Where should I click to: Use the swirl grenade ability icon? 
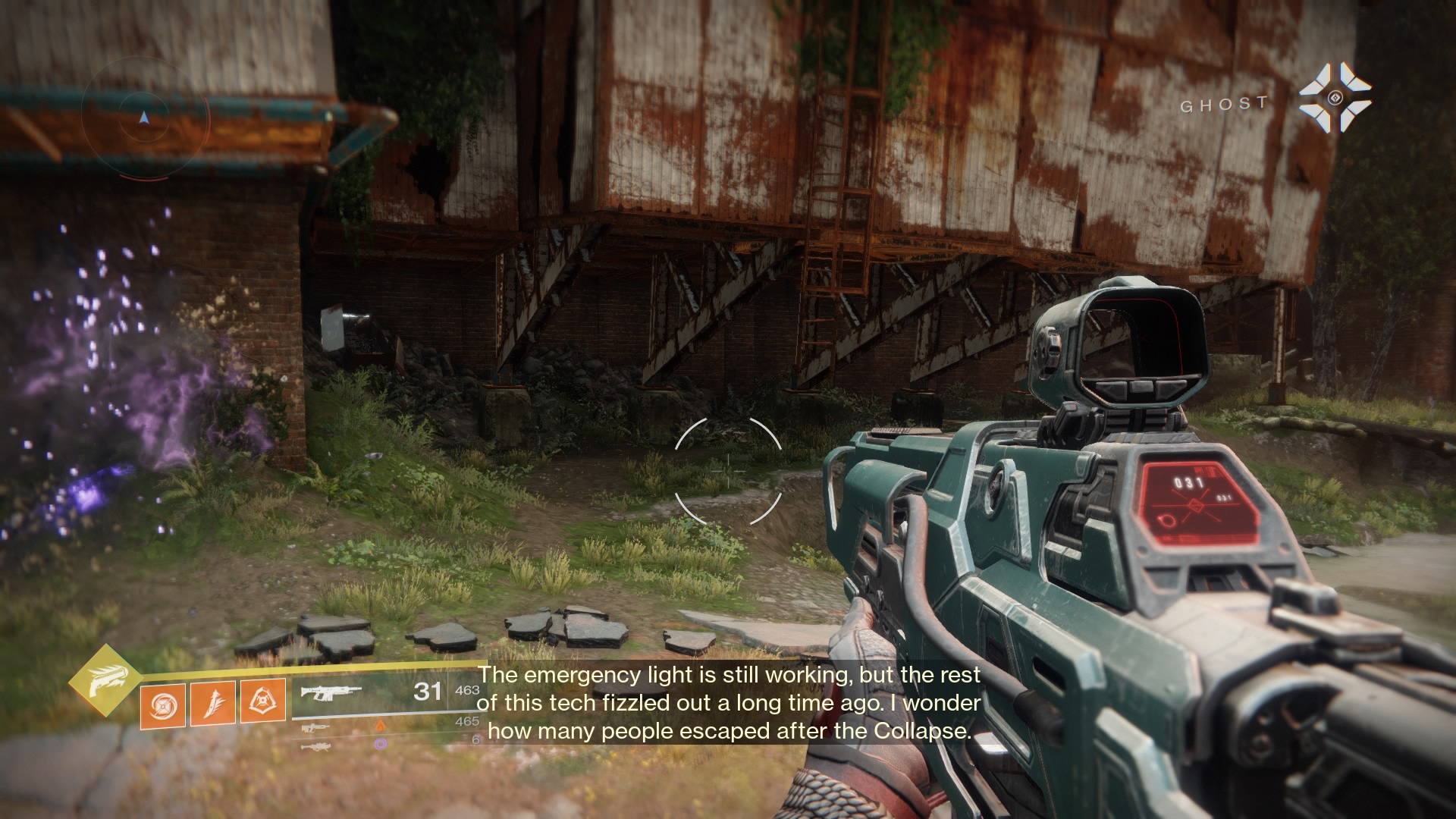(162, 704)
